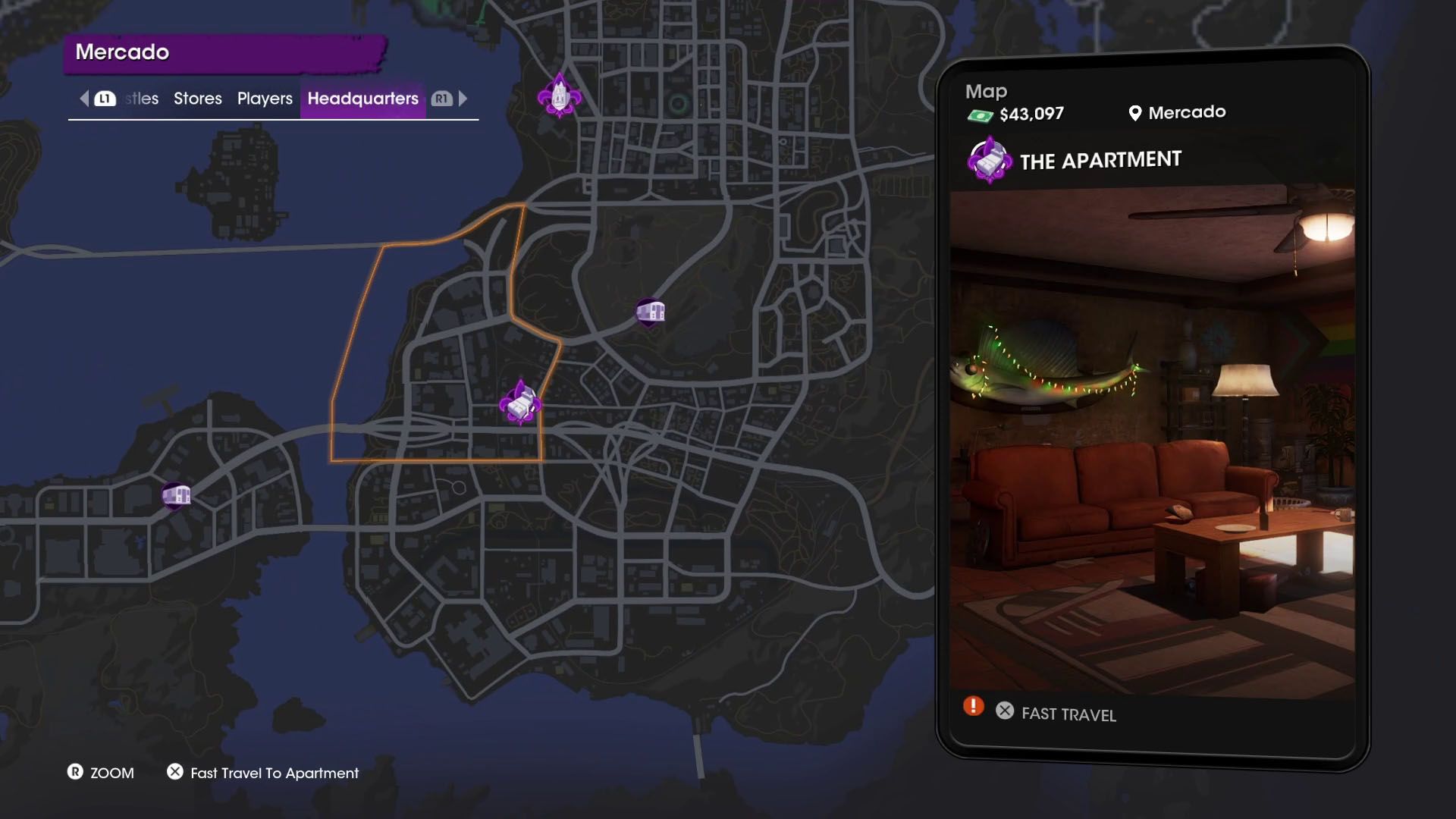Open the store icon east of the apartment marker
Viewport: 1456px width, 819px height.
click(x=651, y=310)
